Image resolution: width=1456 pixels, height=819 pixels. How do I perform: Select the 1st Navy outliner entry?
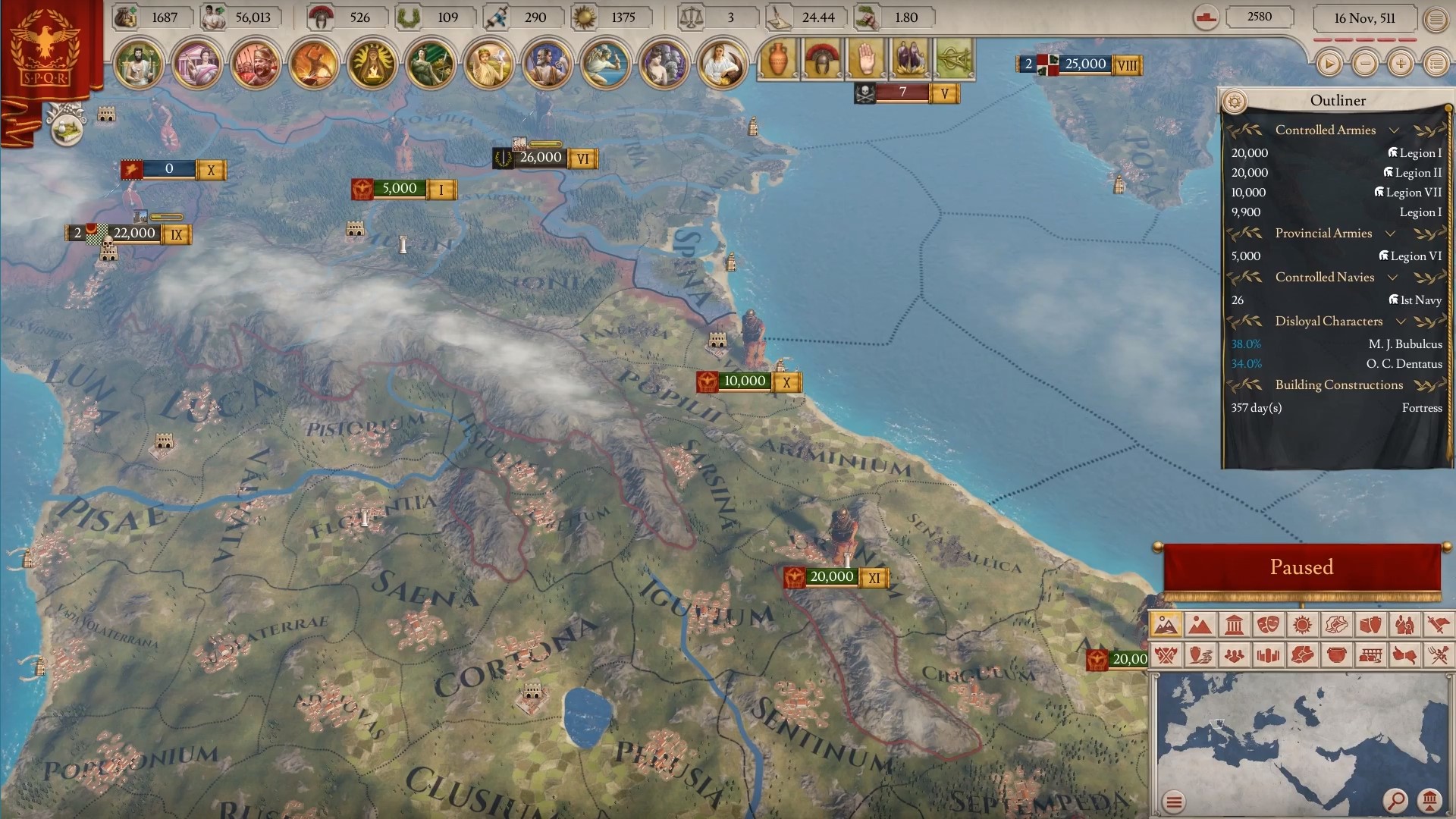point(1415,300)
